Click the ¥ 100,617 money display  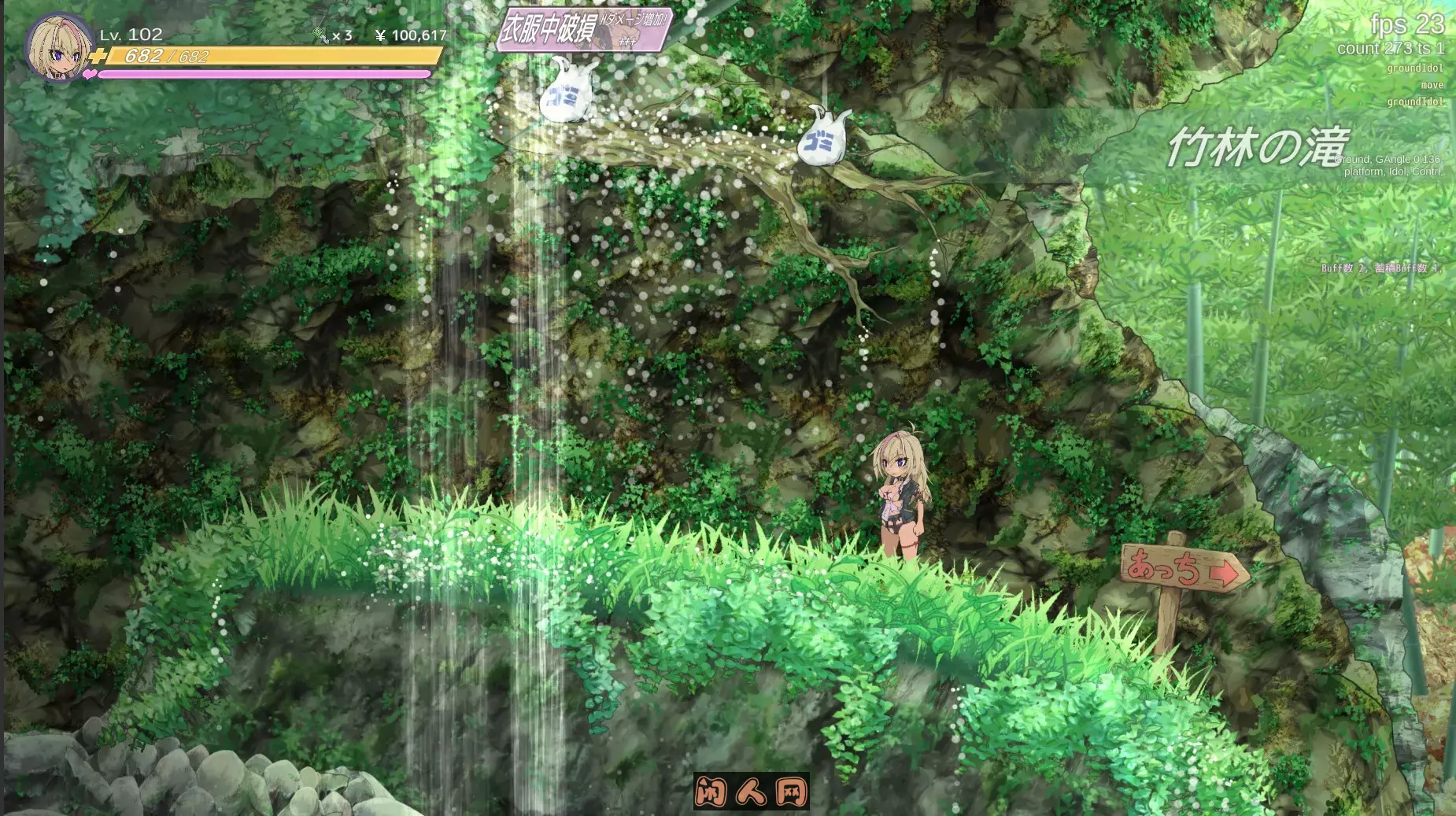[x=412, y=35]
